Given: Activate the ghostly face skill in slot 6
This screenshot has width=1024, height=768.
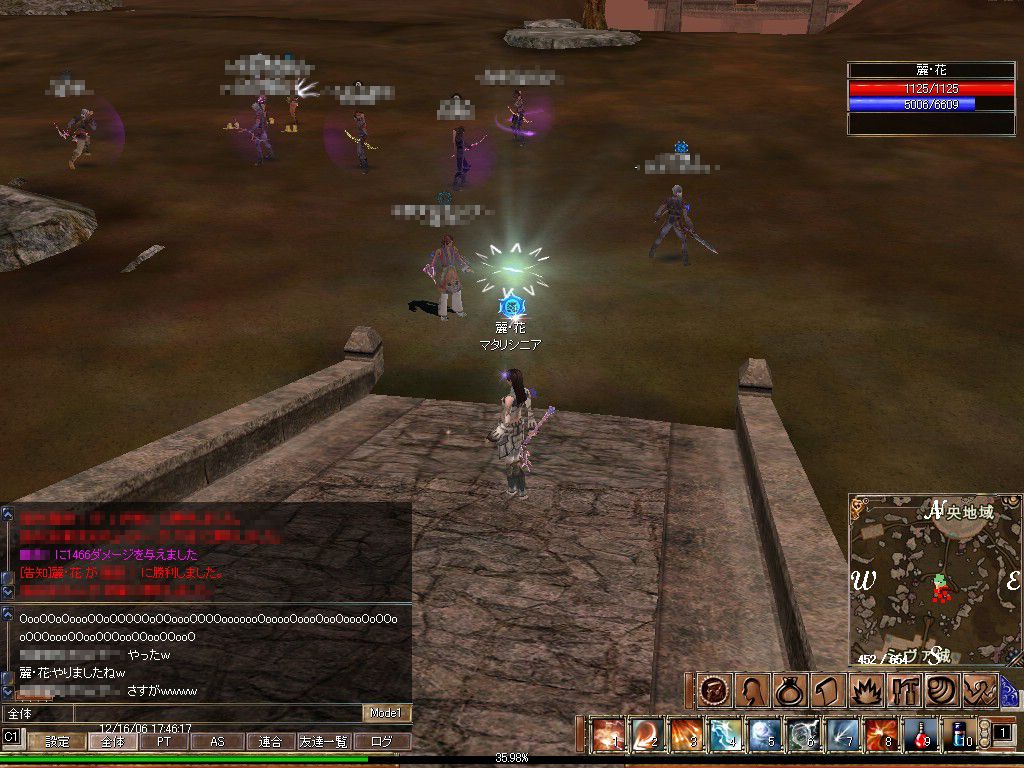Looking at the screenshot, I should pyautogui.click(x=803, y=735).
